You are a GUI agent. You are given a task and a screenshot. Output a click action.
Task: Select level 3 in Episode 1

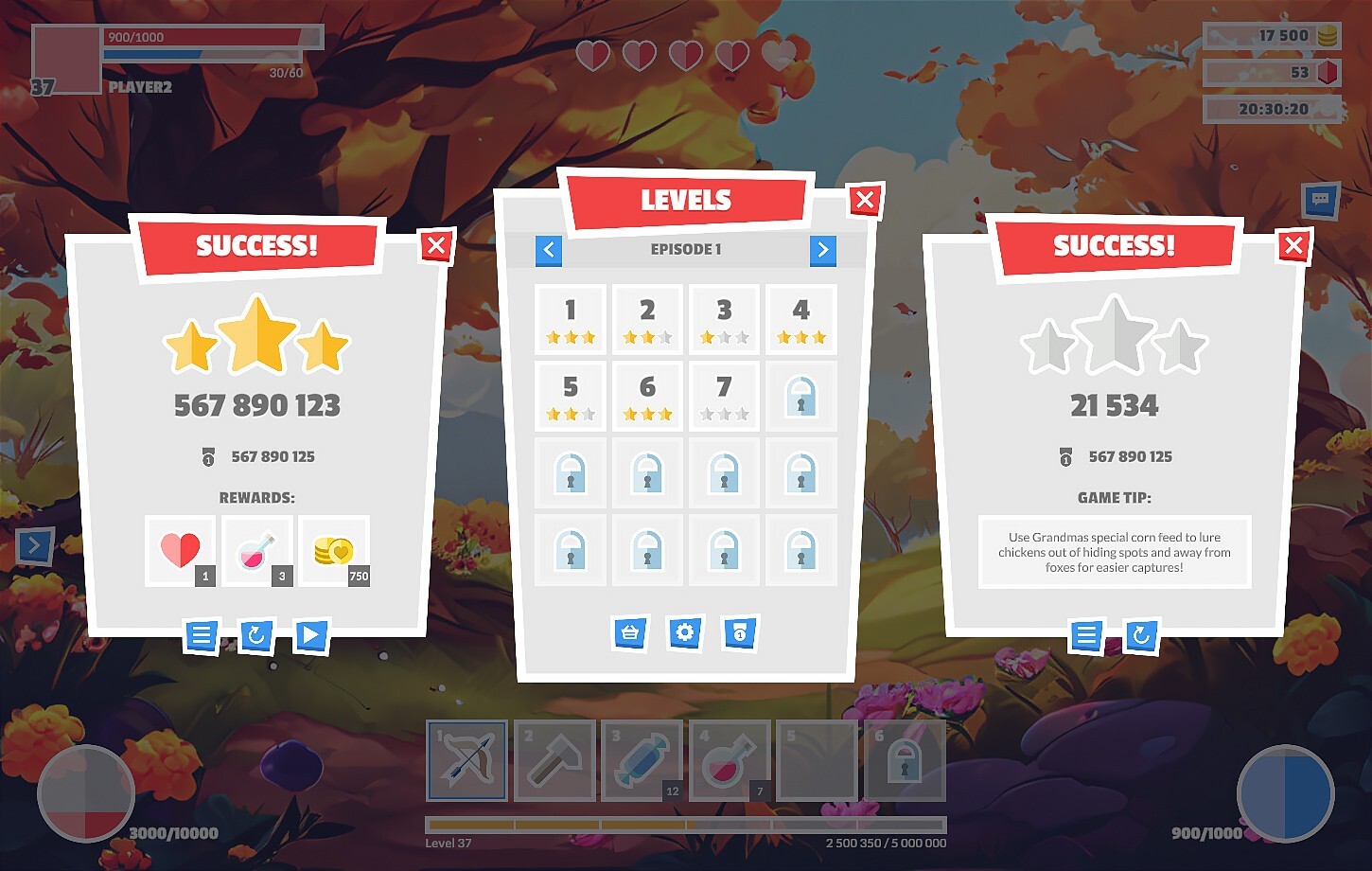pyautogui.click(x=724, y=317)
